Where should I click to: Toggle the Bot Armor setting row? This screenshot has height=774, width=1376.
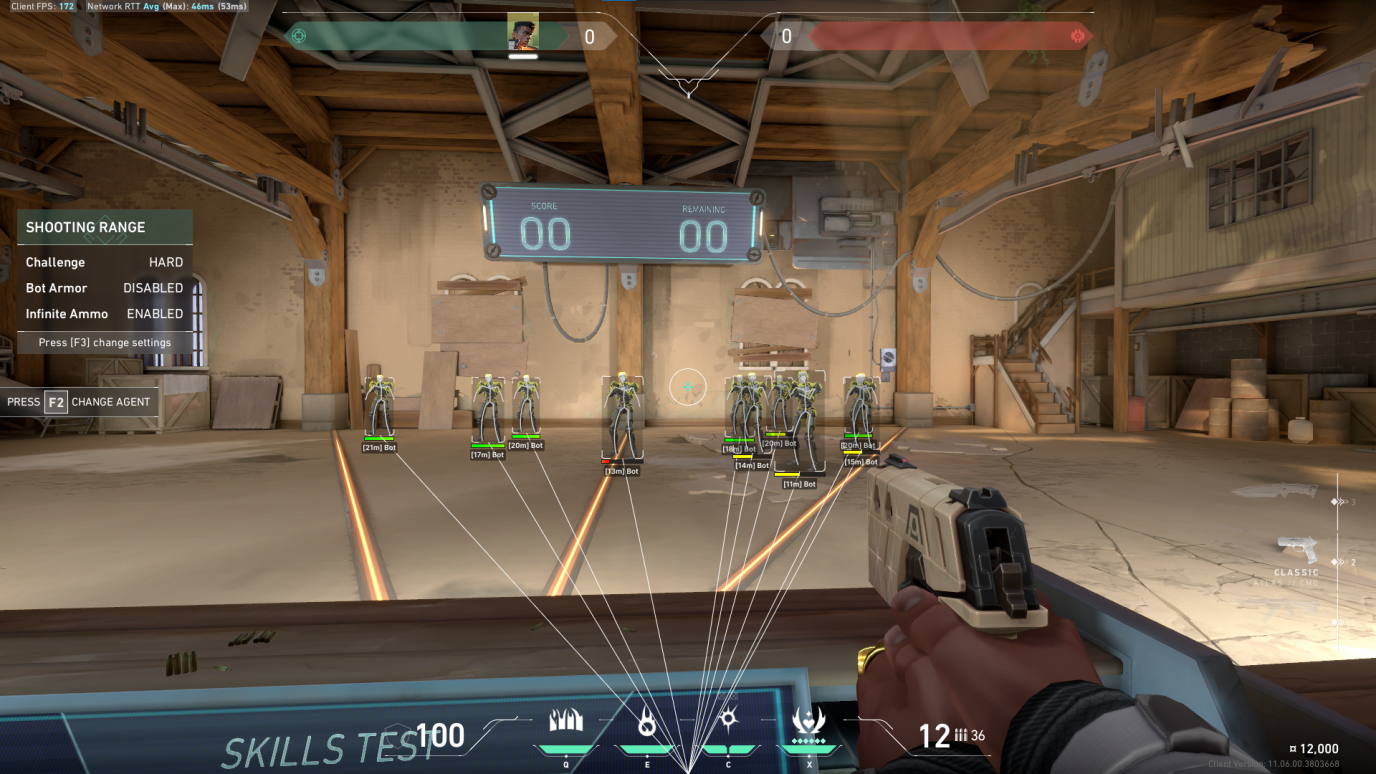pos(104,288)
